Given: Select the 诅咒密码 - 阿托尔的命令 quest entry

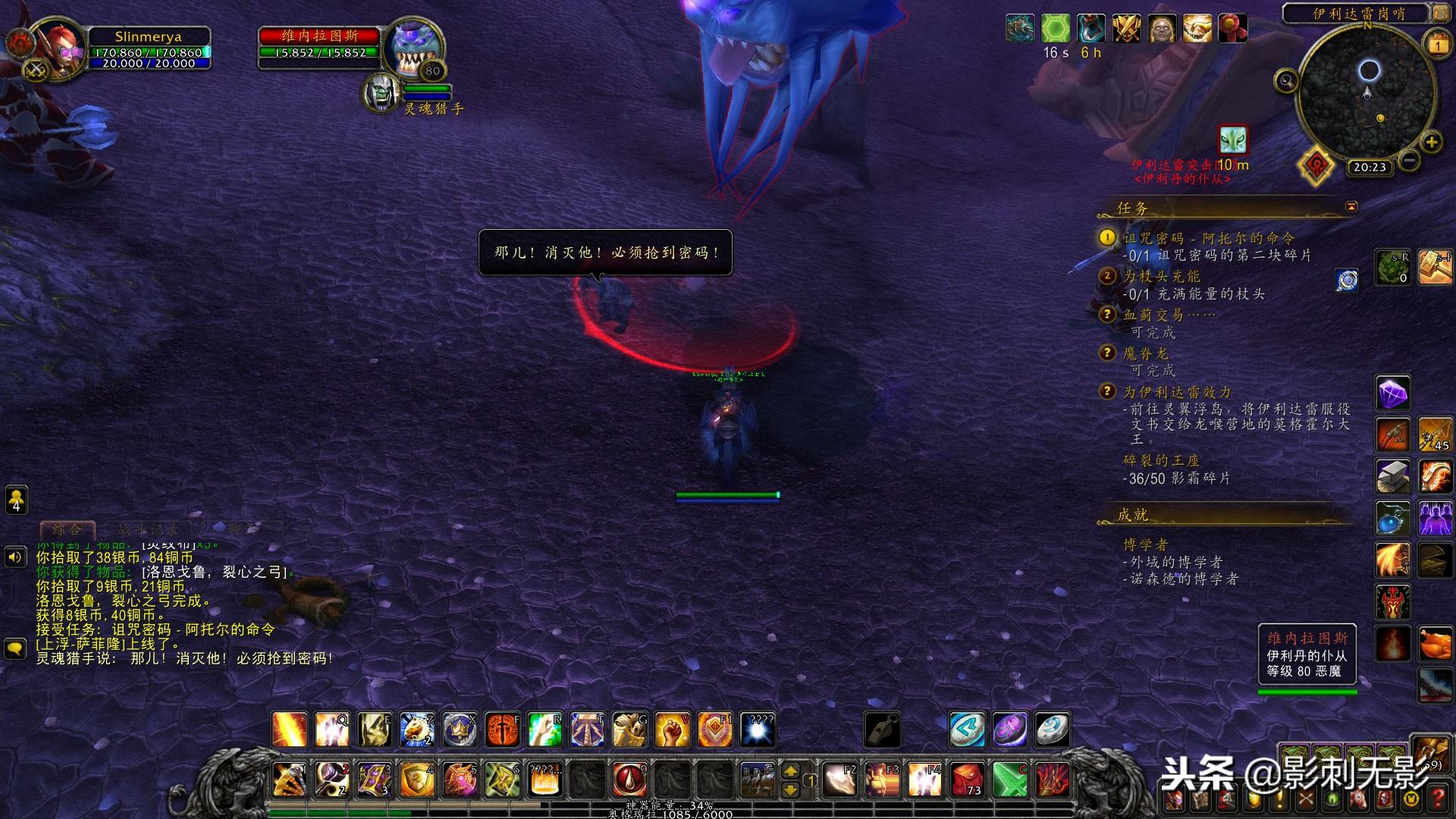Looking at the screenshot, I should coord(1209,238).
